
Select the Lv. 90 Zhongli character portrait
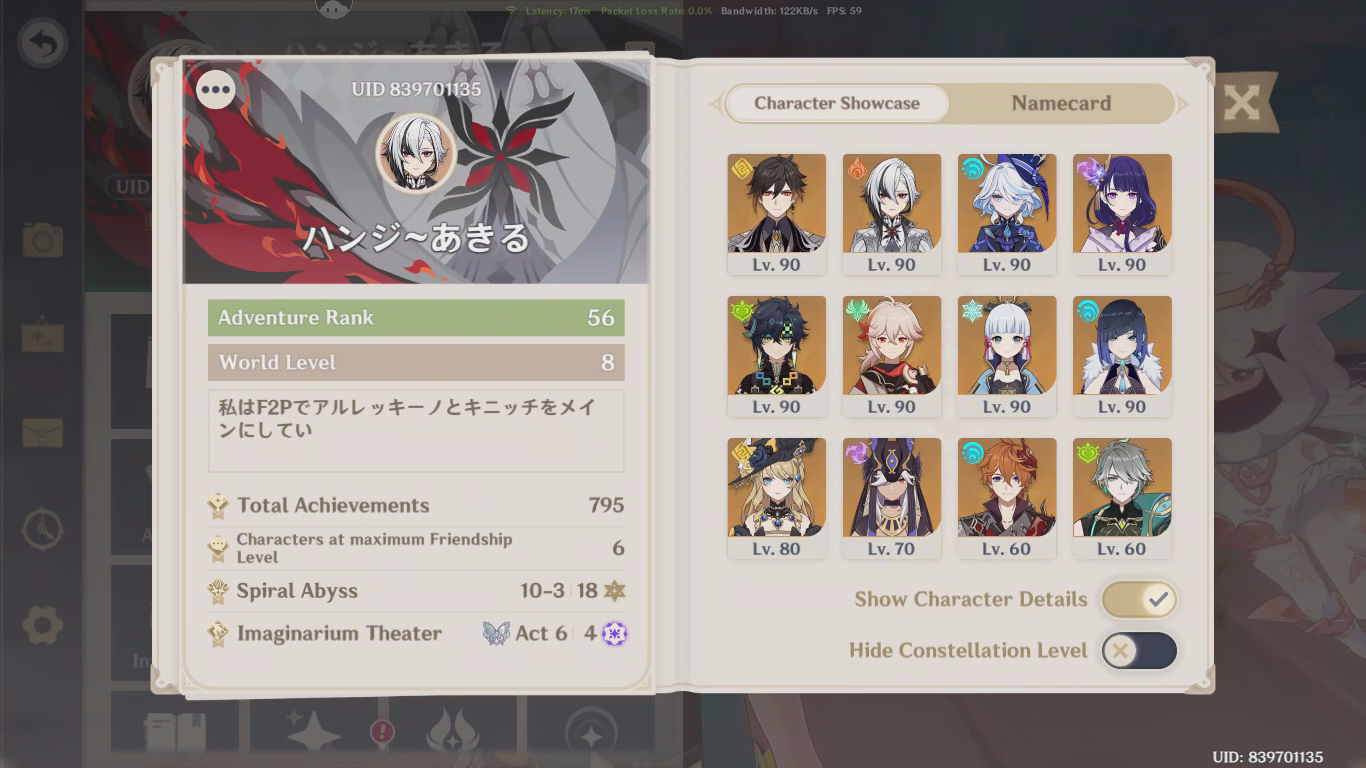point(776,205)
